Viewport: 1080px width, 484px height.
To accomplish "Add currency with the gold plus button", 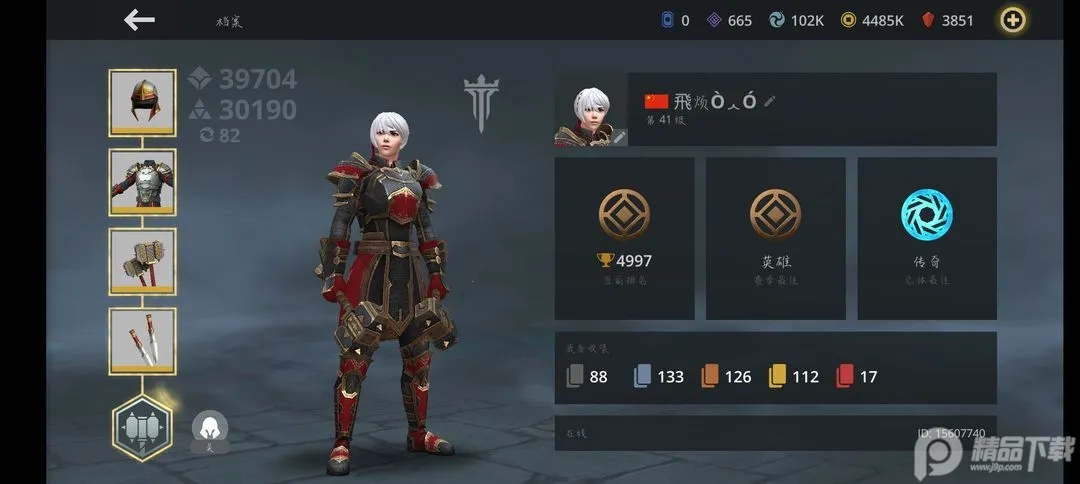I will 1015,20.
